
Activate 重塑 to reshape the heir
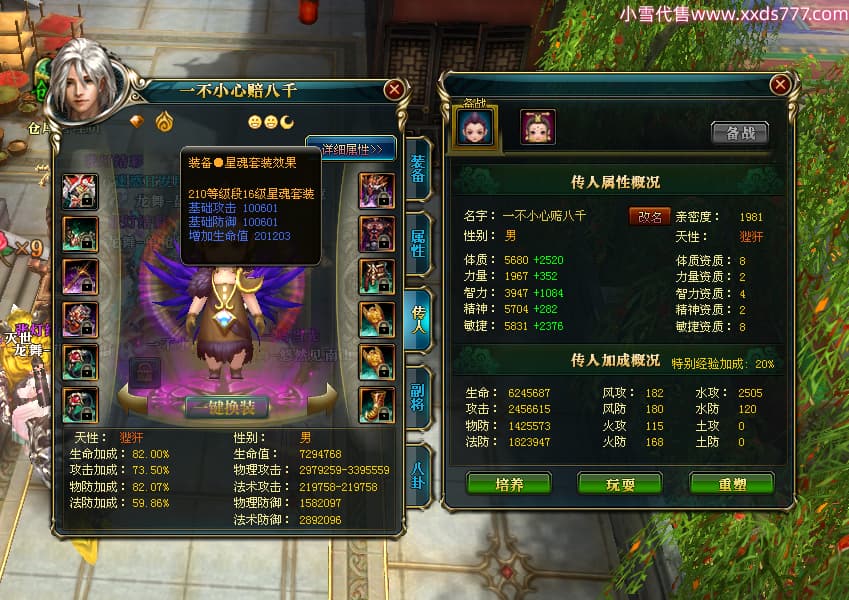point(731,484)
